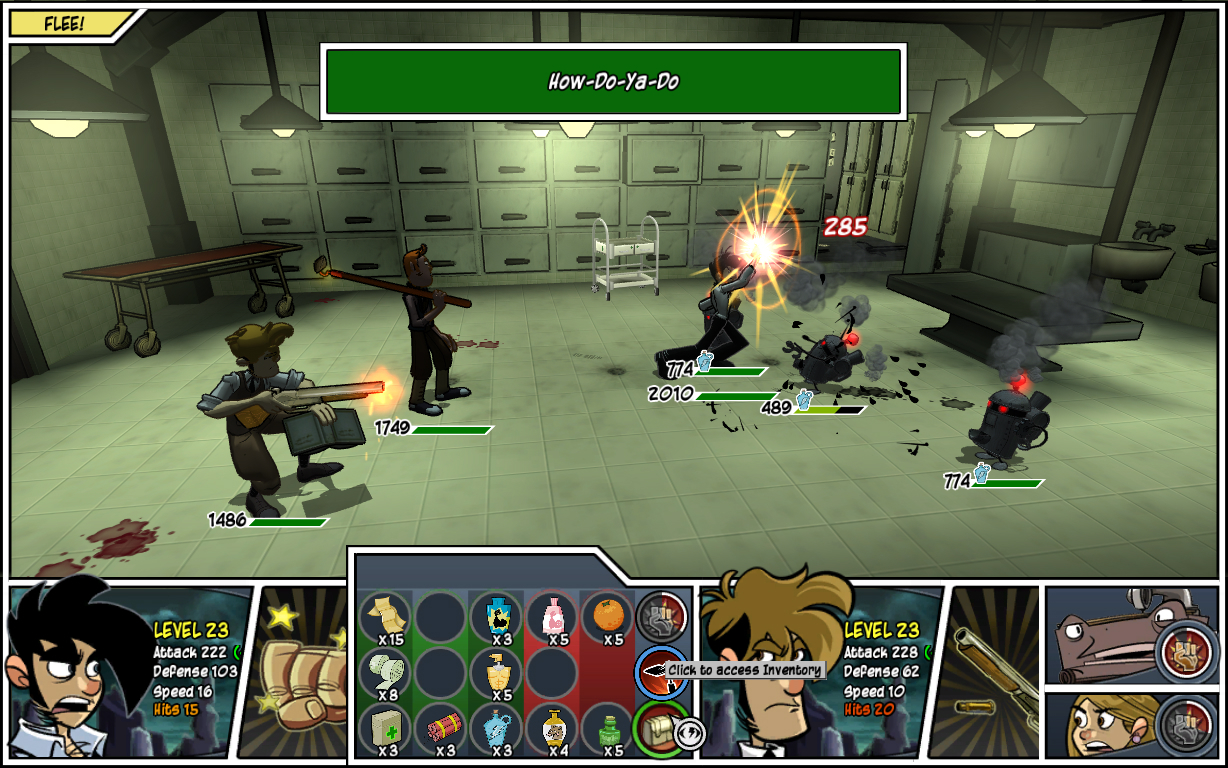This screenshot has height=768, width=1228.
Task: Select the blue vase with flexing silhouette
Action: [497, 615]
